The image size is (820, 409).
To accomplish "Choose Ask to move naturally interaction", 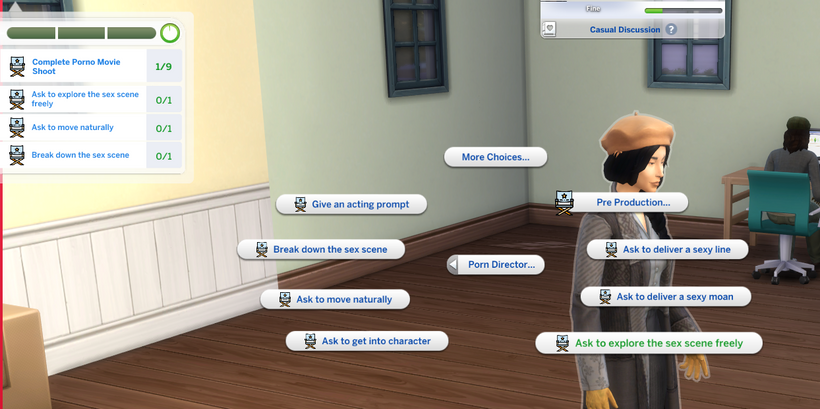I will click(335, 299).
